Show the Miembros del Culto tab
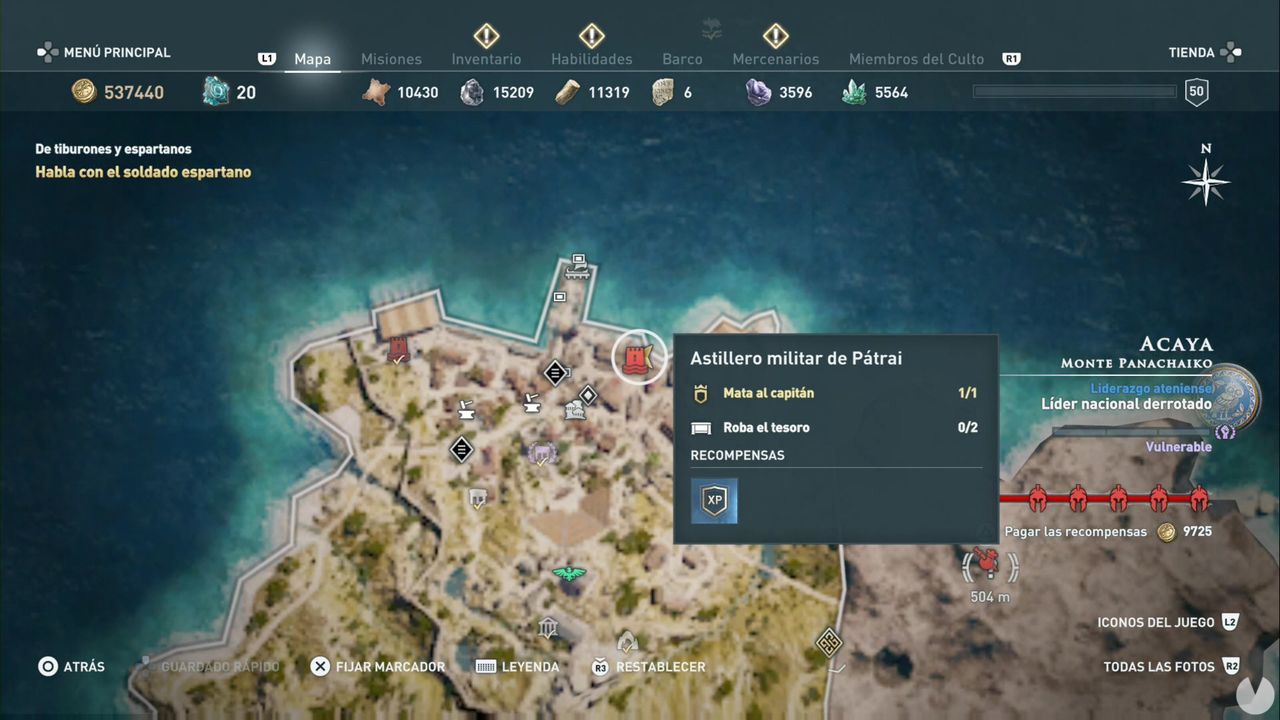The width and height of the screenshot is (1280, 720). coord(916,59)
